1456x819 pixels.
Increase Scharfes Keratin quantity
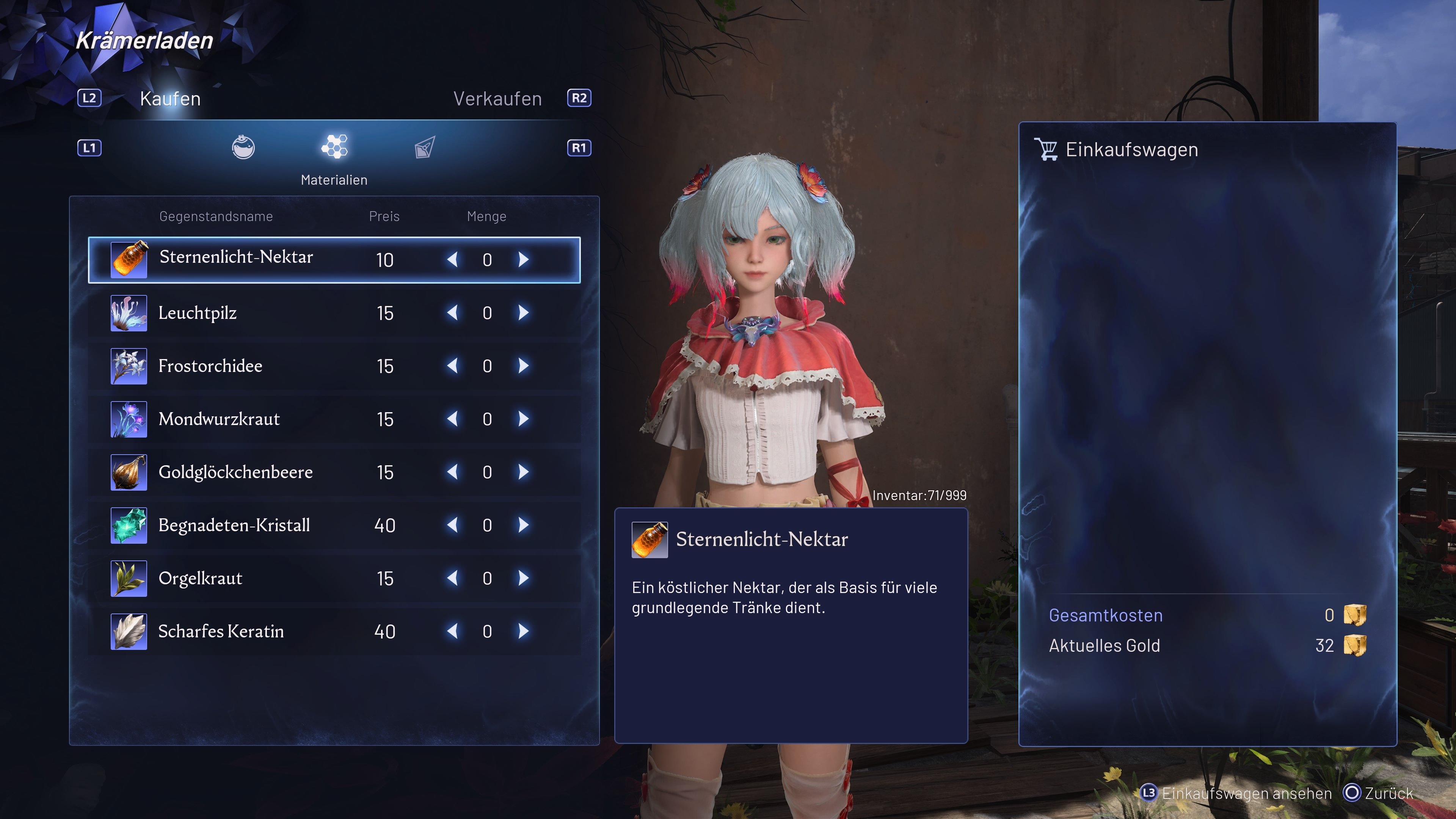[523, 631]
